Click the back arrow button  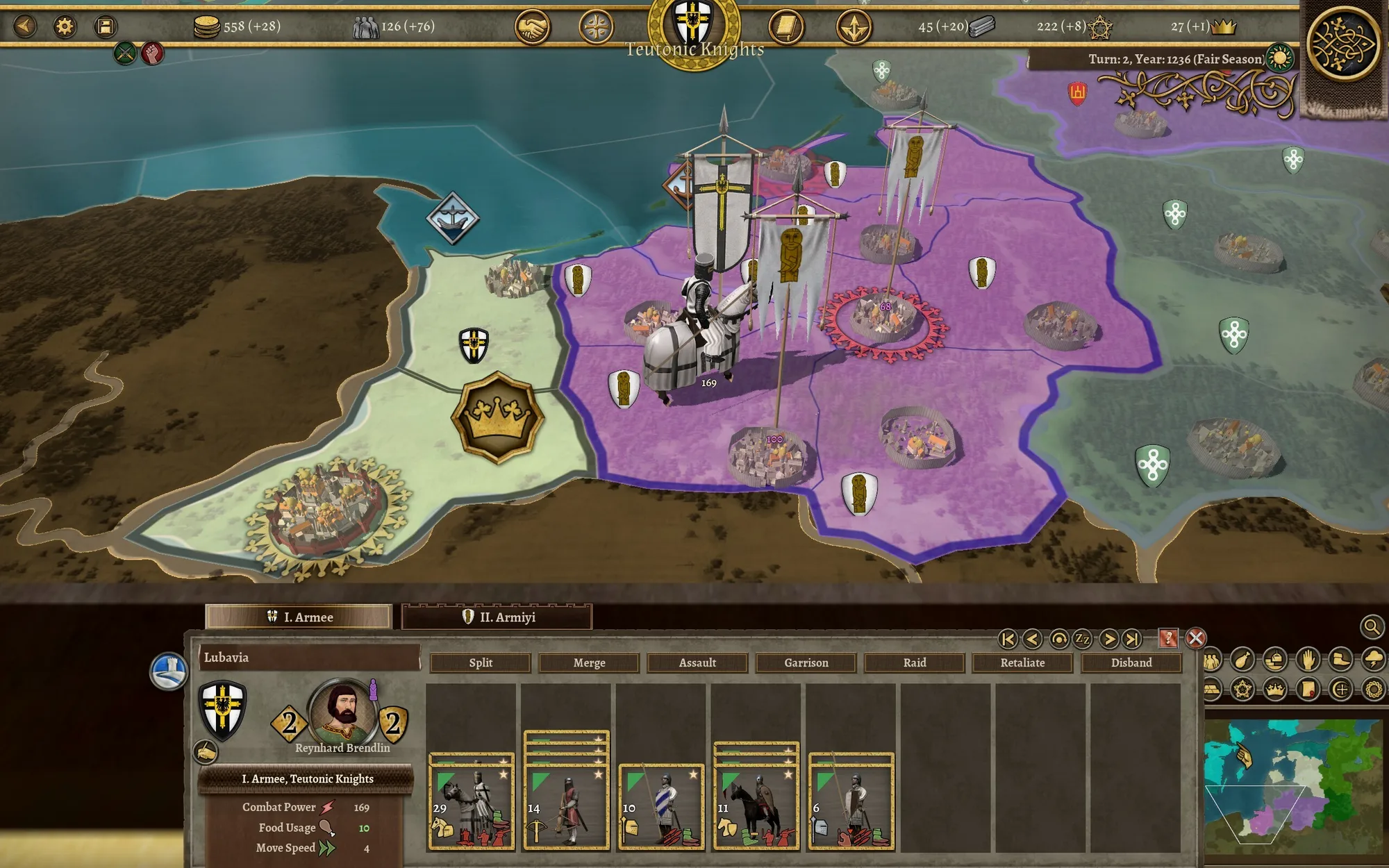(25, 26)
